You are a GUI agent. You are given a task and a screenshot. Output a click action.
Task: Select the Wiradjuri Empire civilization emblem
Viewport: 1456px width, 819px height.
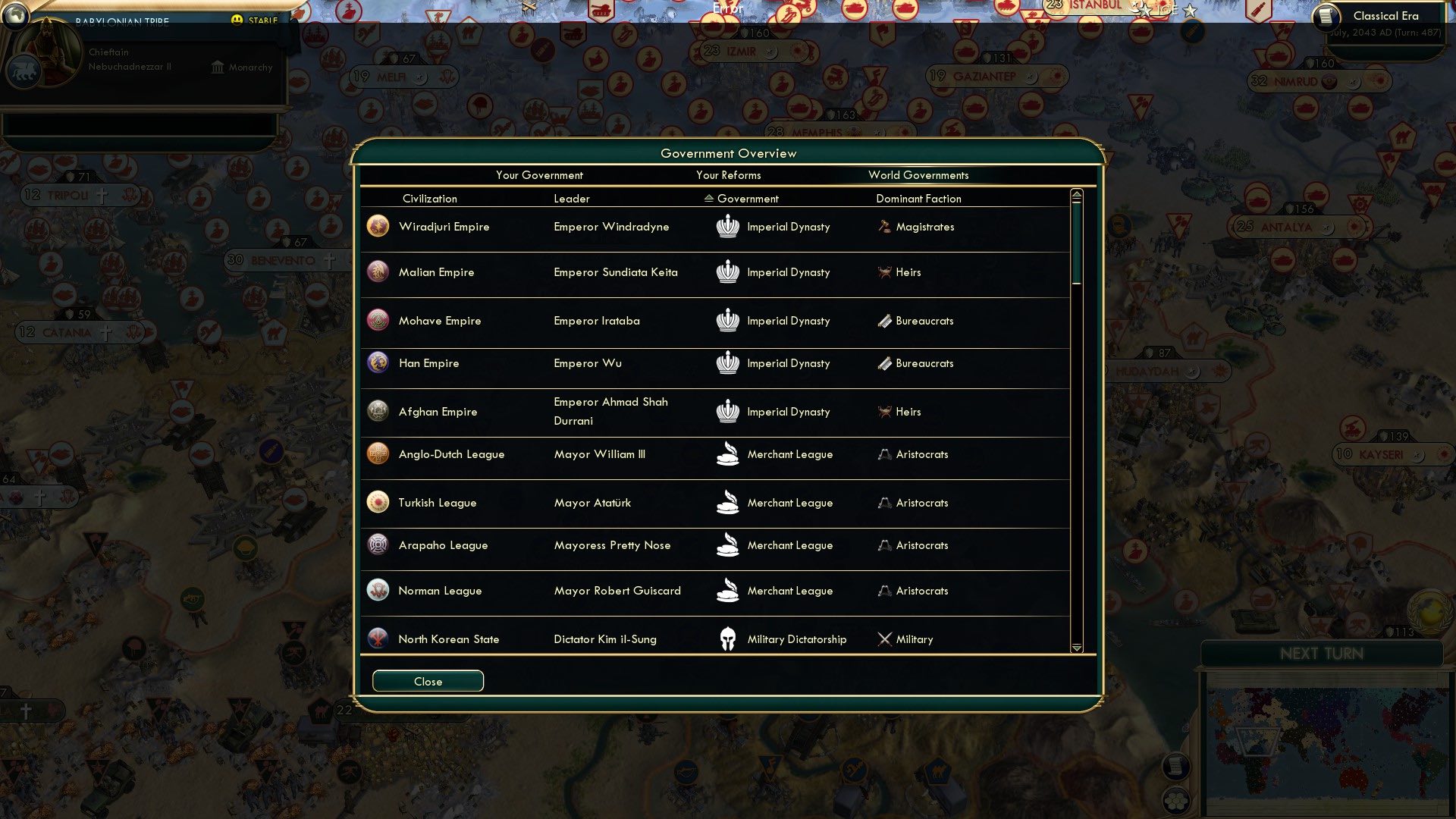click(x=378, y=226)
